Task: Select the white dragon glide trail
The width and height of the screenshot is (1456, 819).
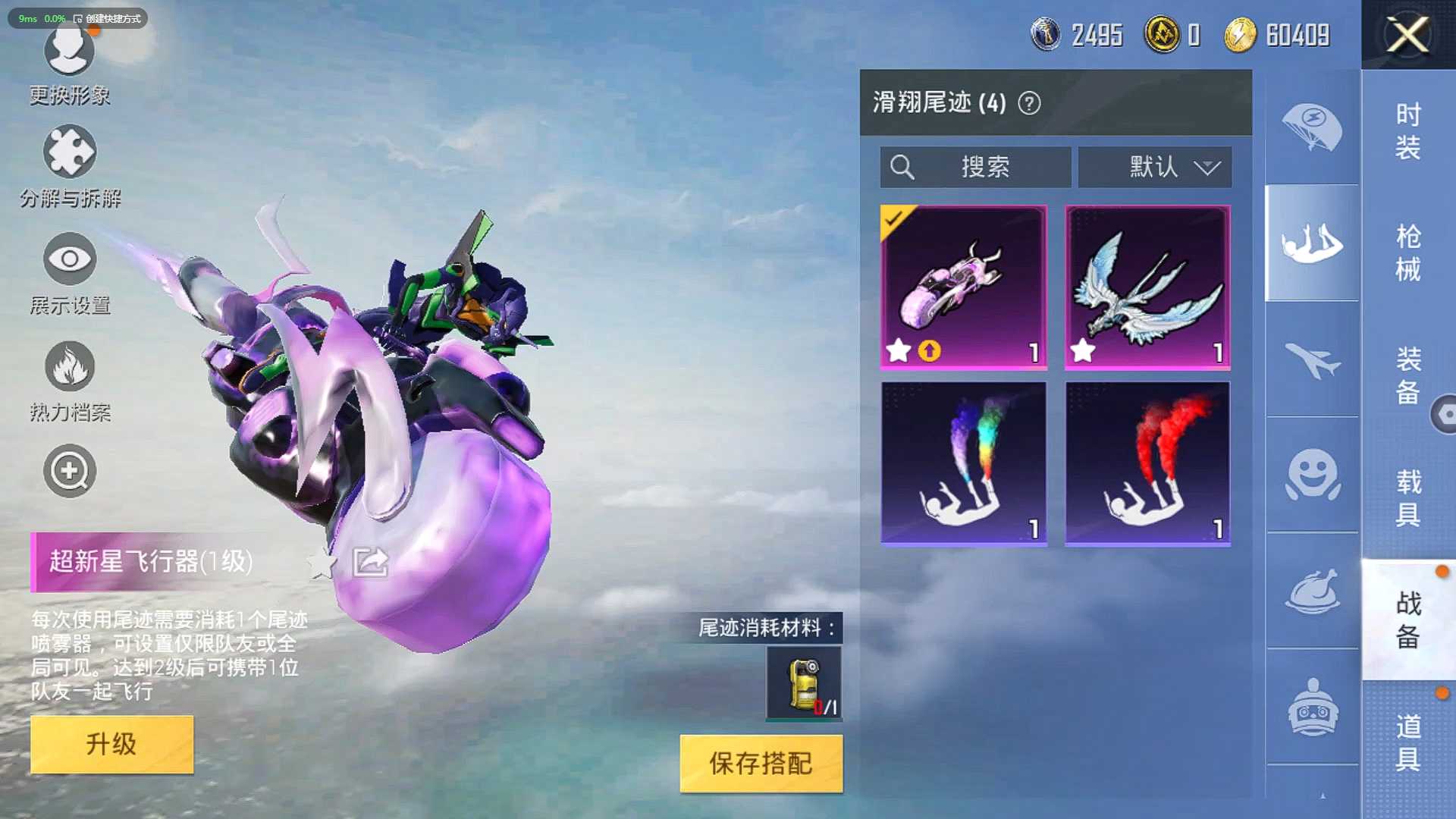Action: click(x=1147, y=287)
